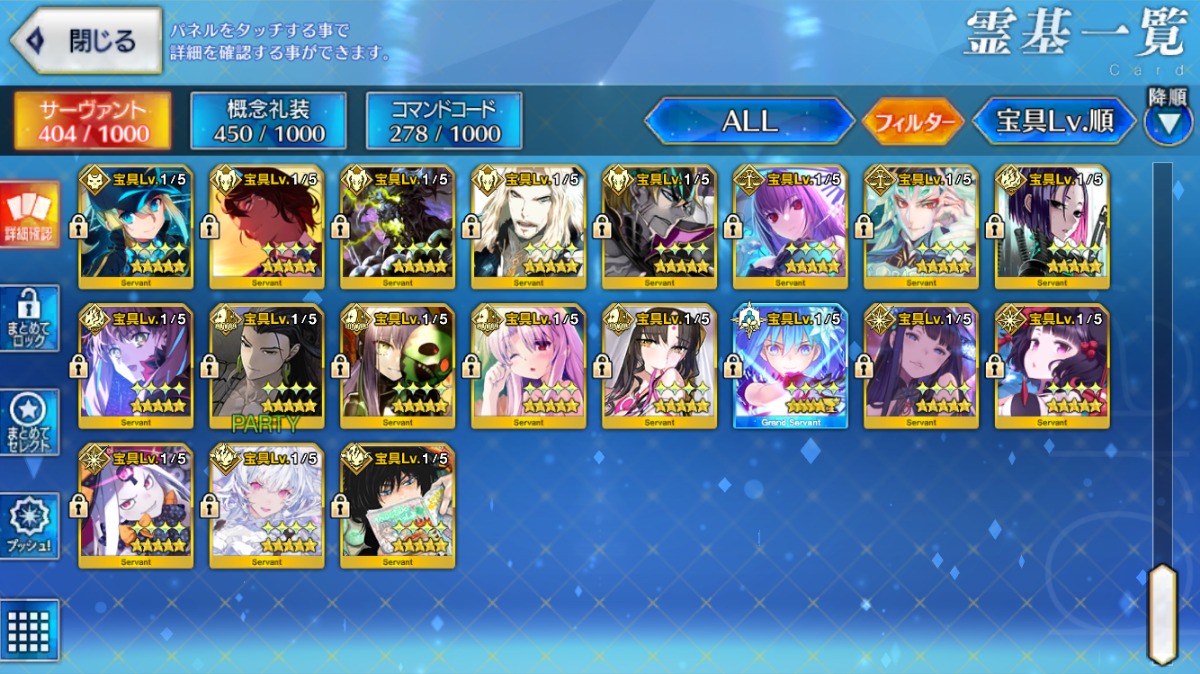
Task: Change sort order via 宝具Lv.順
Action: [x=1055, y=122]
